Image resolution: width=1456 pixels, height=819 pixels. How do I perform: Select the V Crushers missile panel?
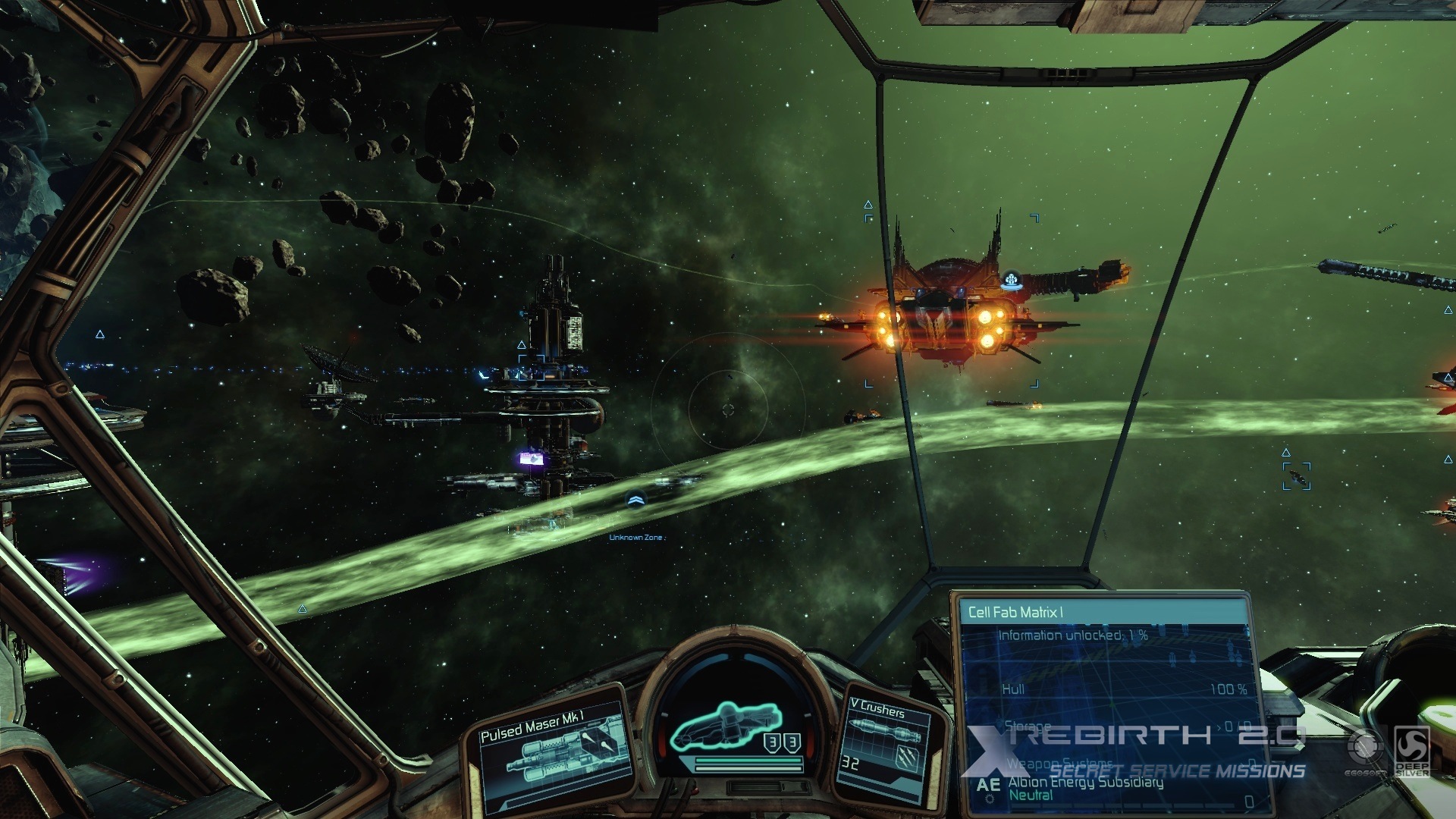889,738
